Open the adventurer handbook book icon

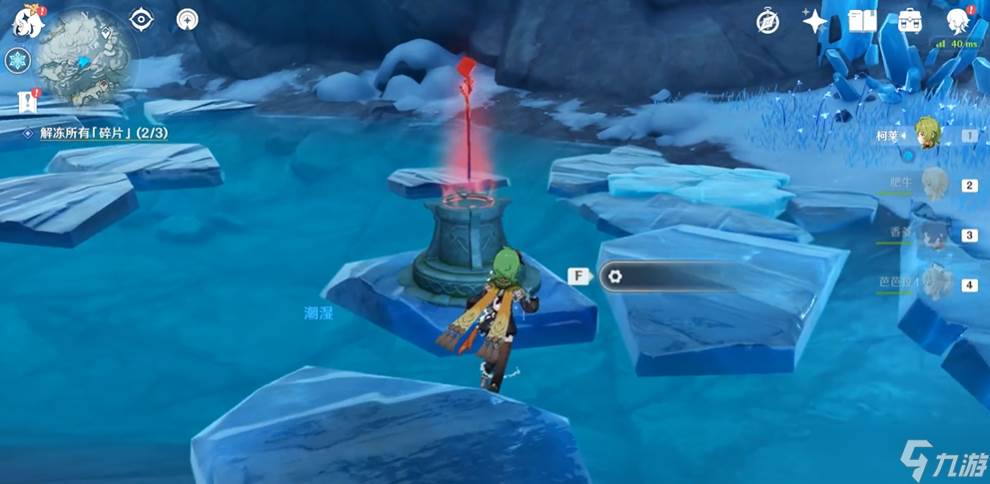coord(862,21)
